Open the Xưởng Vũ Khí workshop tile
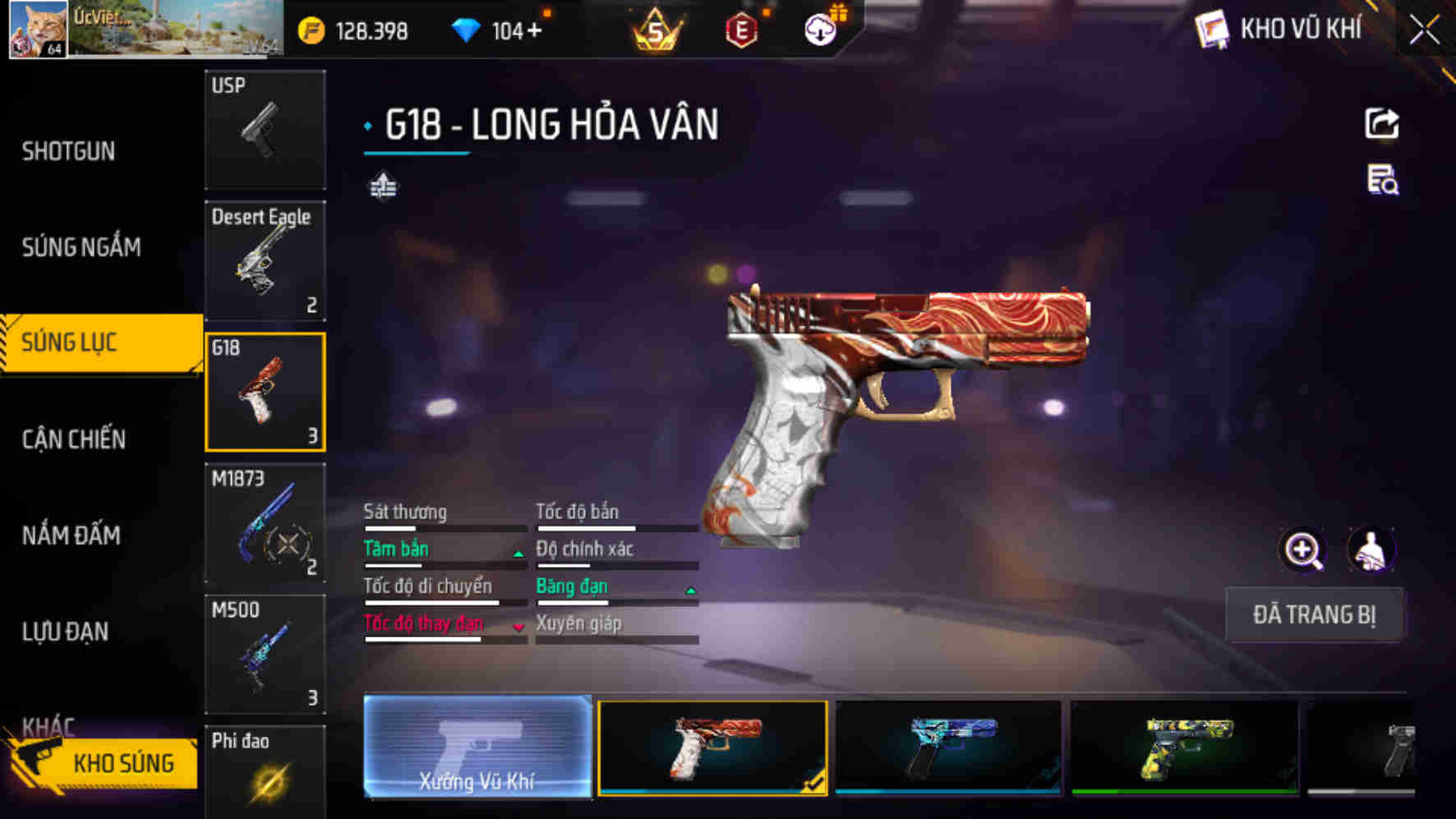Viewport: 1456px width, 819px height. tap(477, 747)
